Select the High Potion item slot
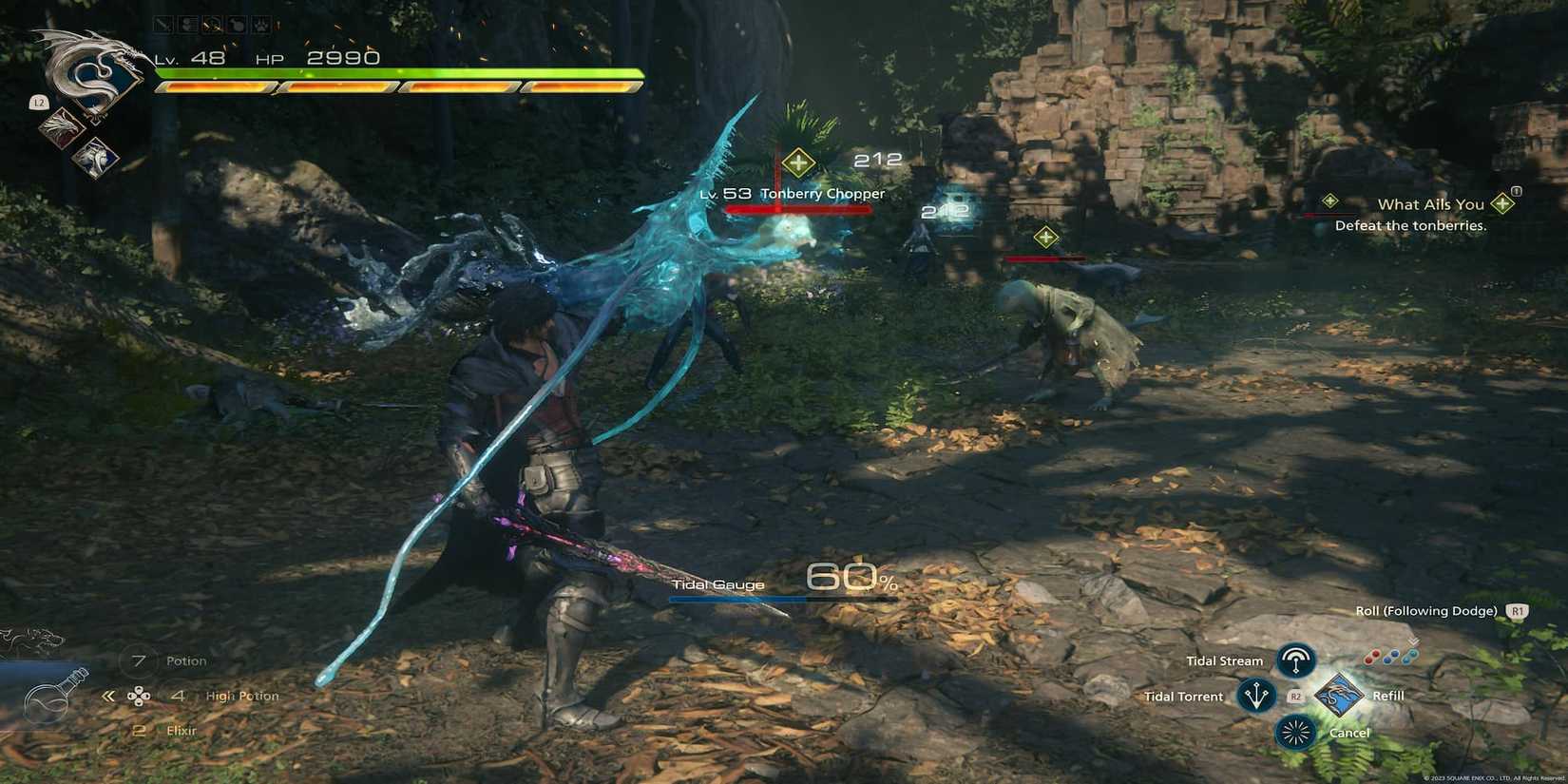 pos(240,695)
